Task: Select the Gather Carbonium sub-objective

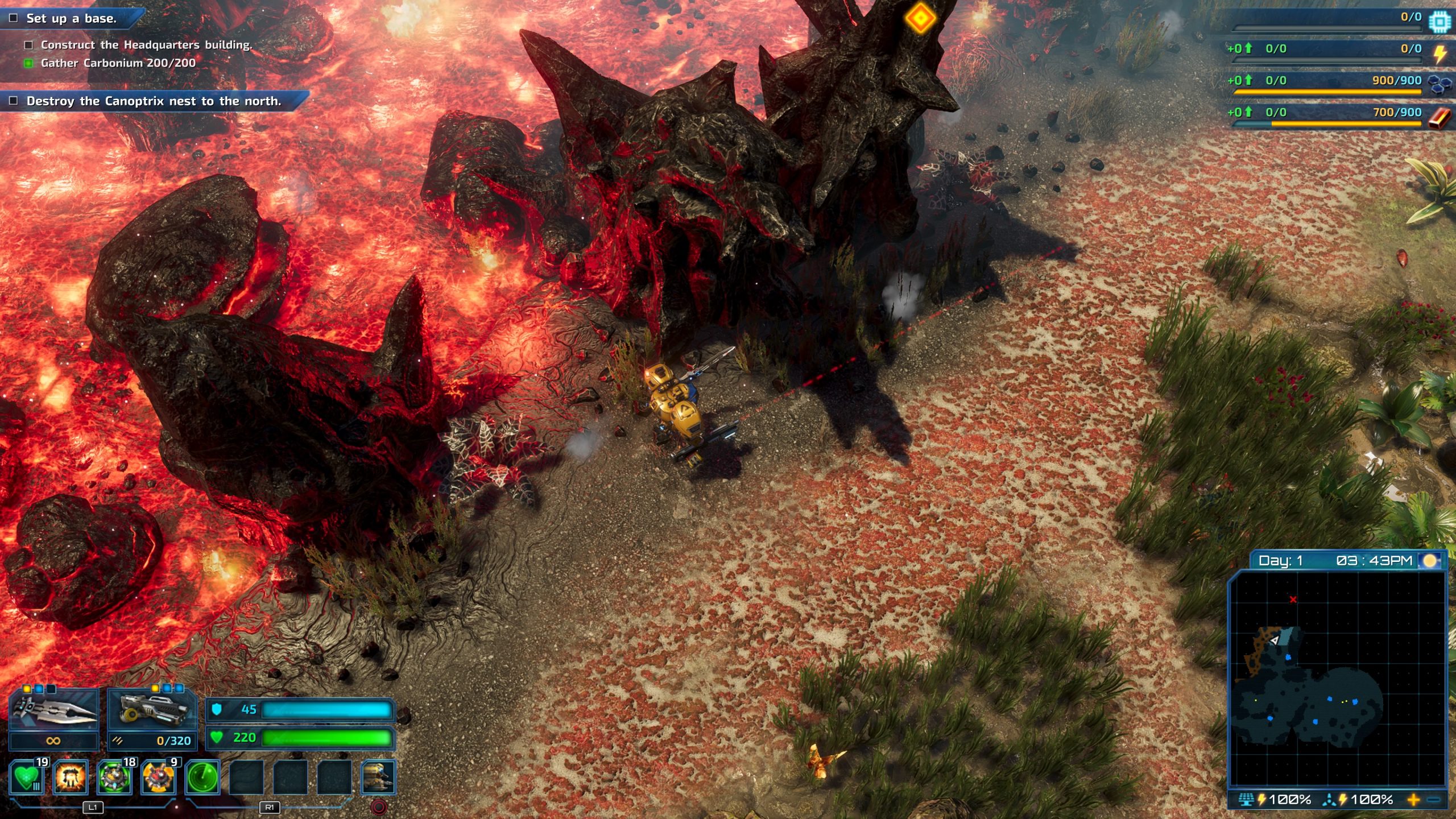Action: click(x=118, y=63)
